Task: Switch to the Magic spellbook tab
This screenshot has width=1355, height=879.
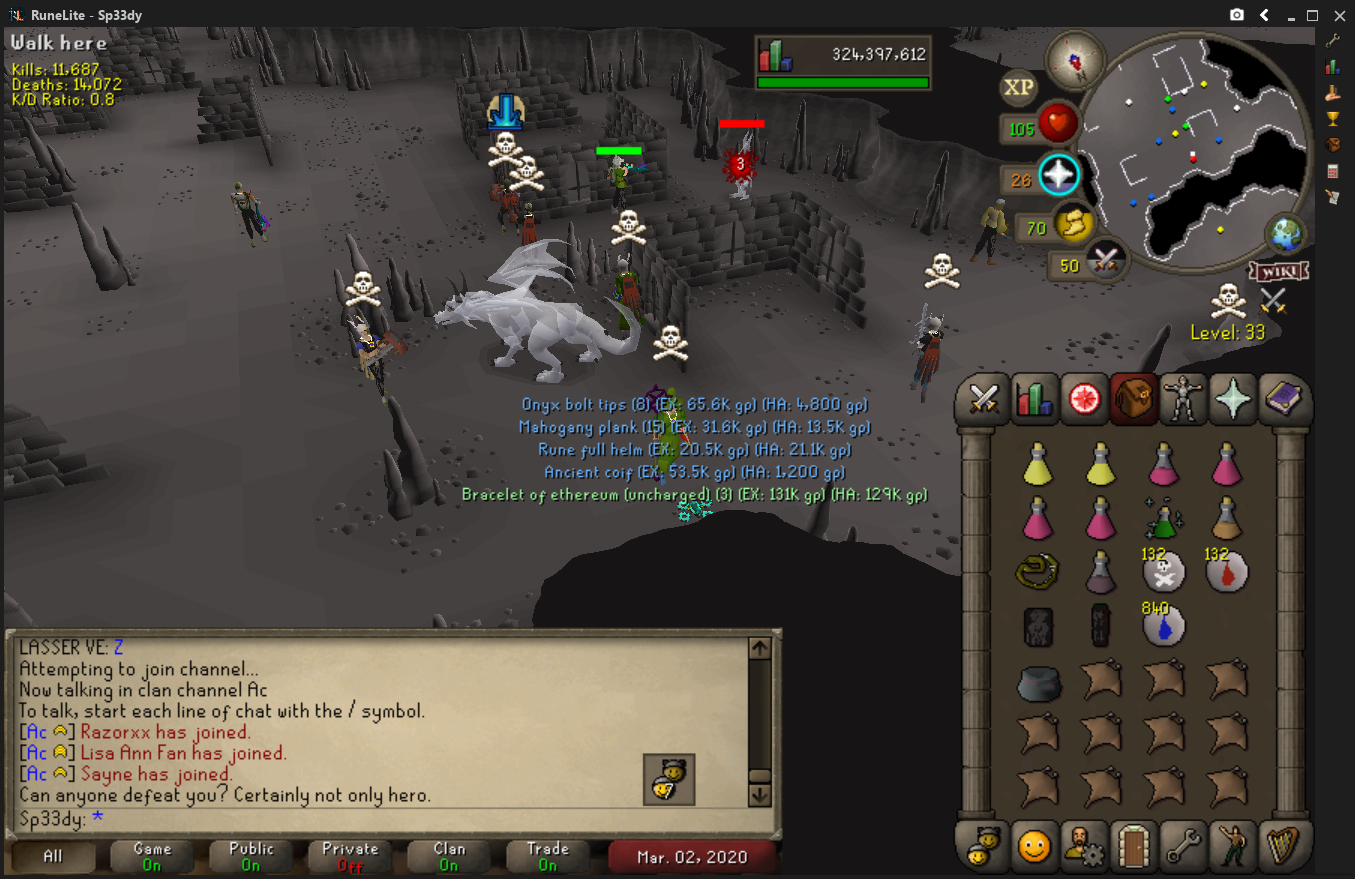Action: point(1282,400)
